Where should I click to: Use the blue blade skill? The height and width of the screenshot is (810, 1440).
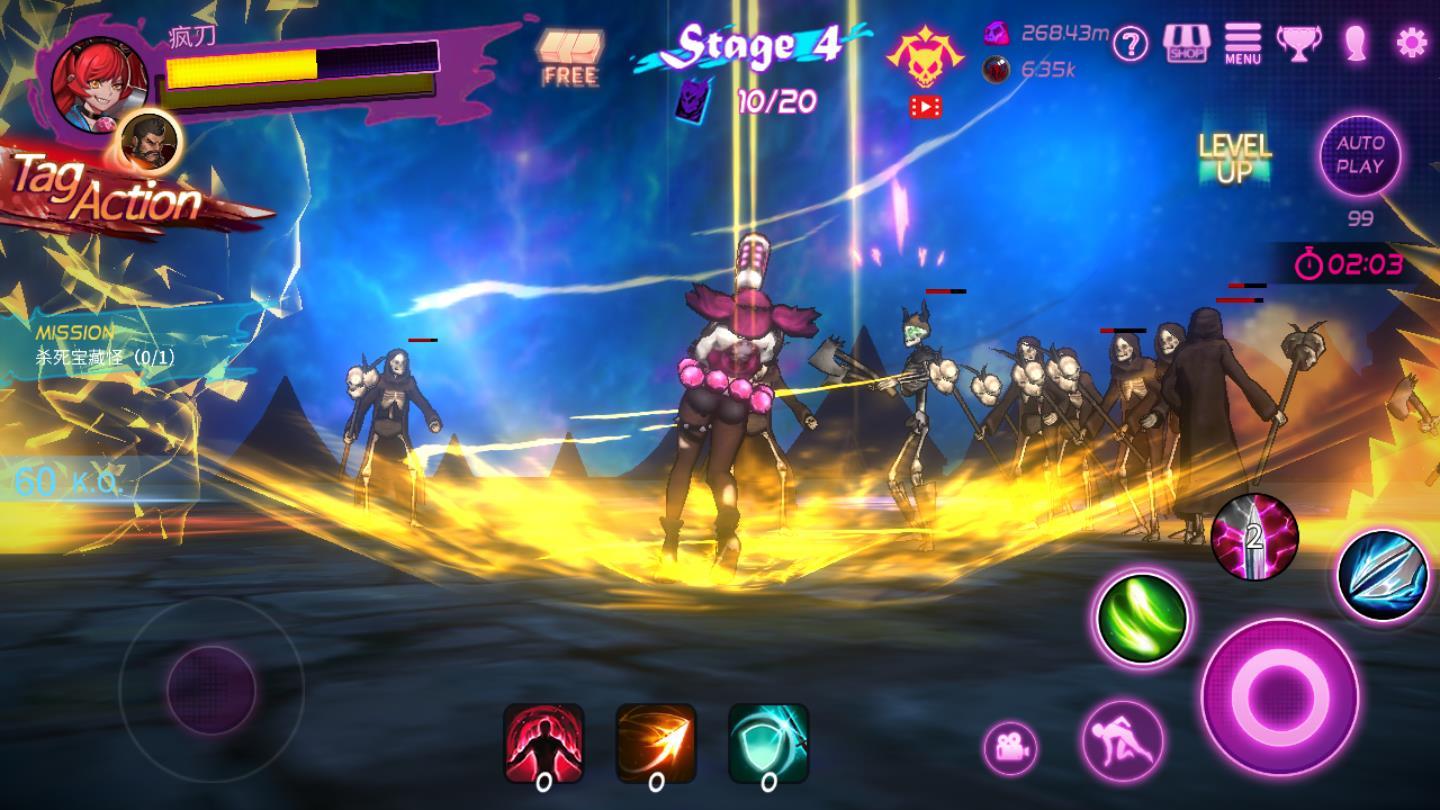click(x=1382, y=576)
